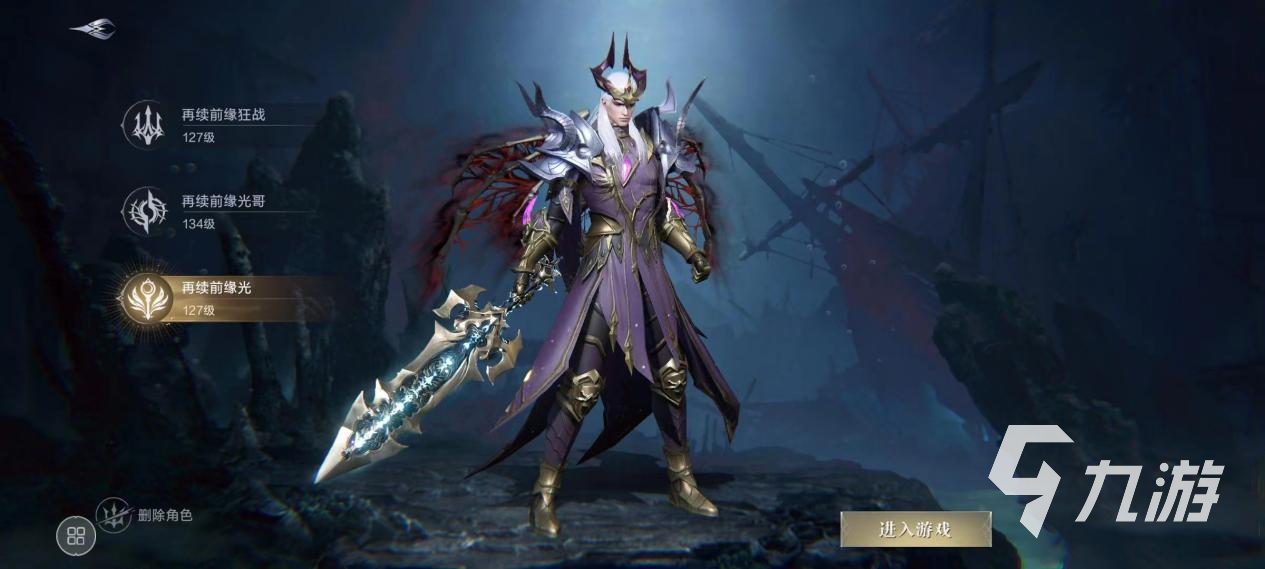Click the 进入游戏 enter game button
The width and height of the screenshot is (1265, 569).
point(915,530)
